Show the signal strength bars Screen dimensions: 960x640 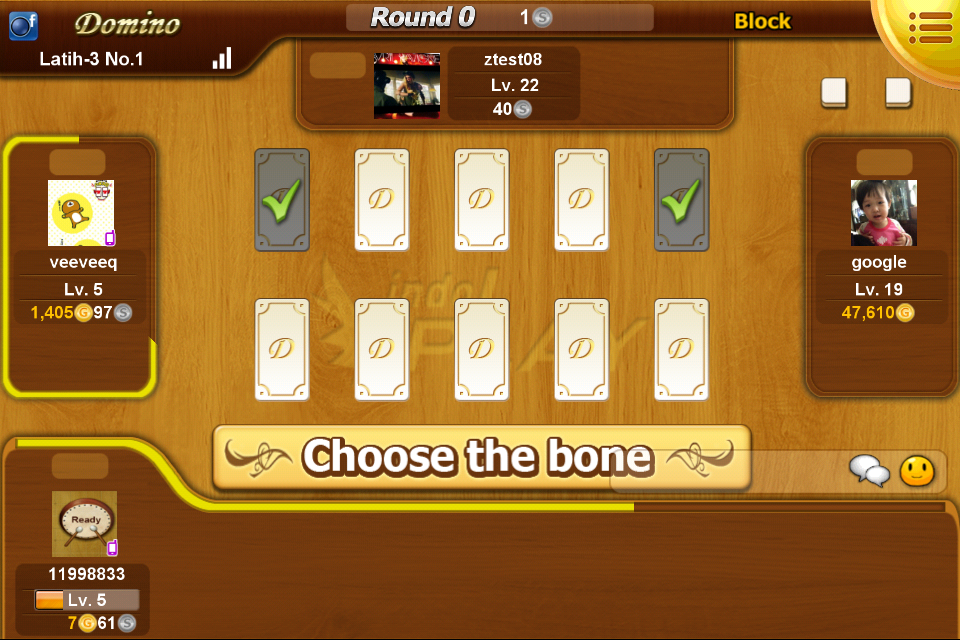click(x=222, y=58)
